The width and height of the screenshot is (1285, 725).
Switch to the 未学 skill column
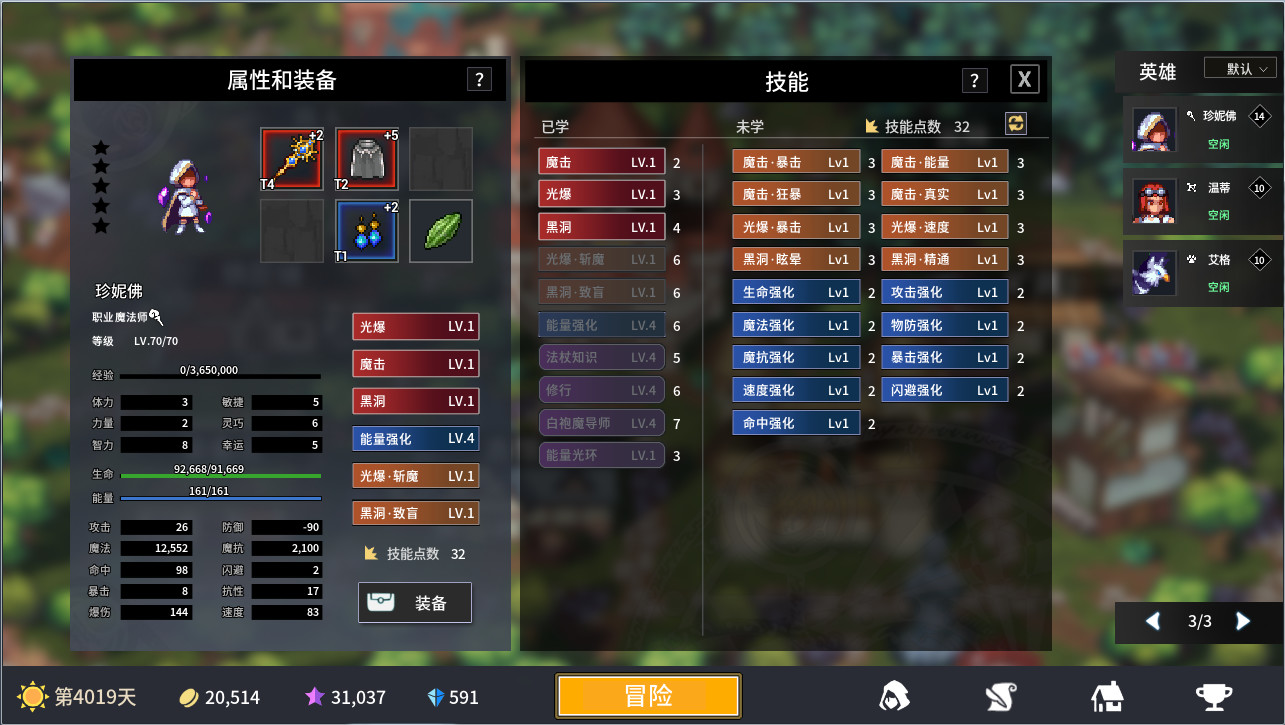pos(752,127)
